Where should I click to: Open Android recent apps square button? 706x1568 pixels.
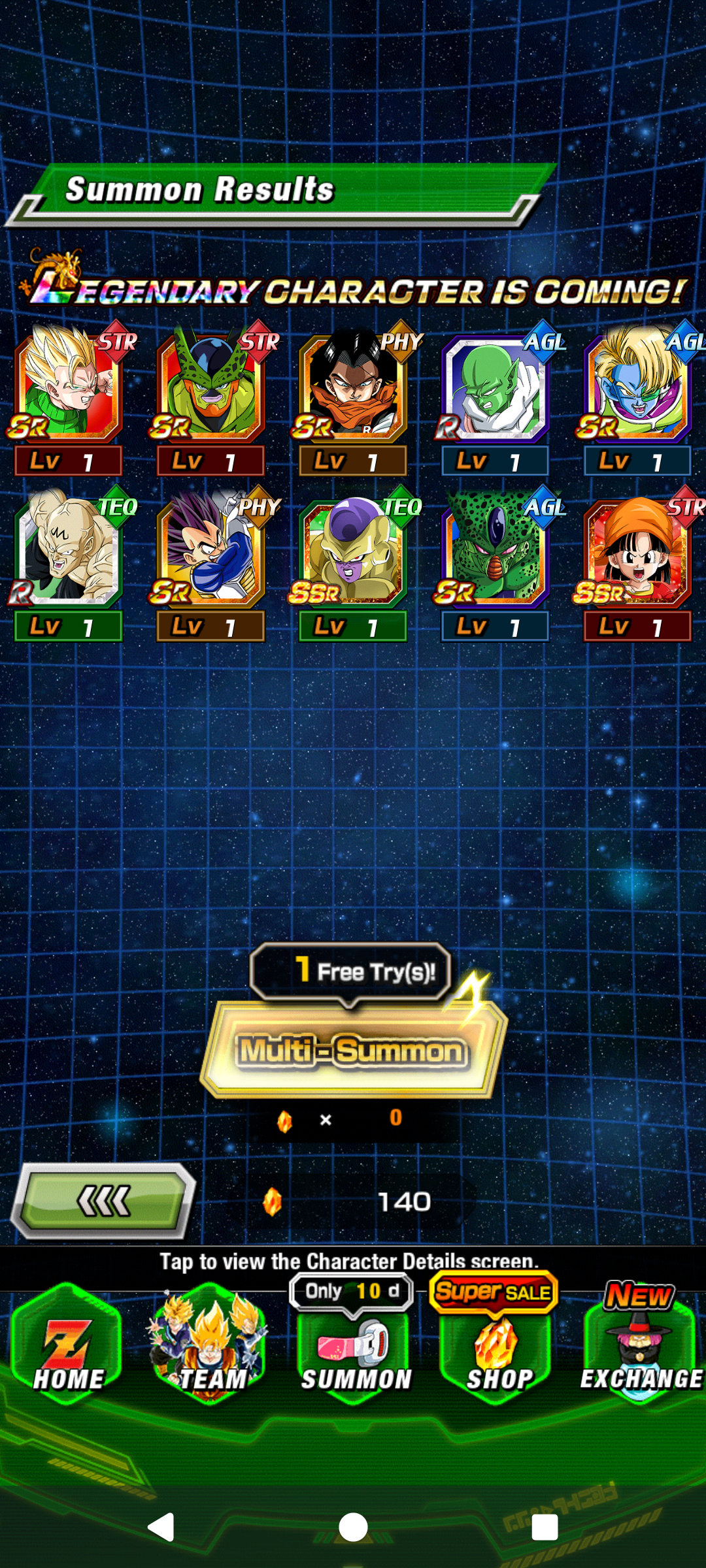(545, 1527)
